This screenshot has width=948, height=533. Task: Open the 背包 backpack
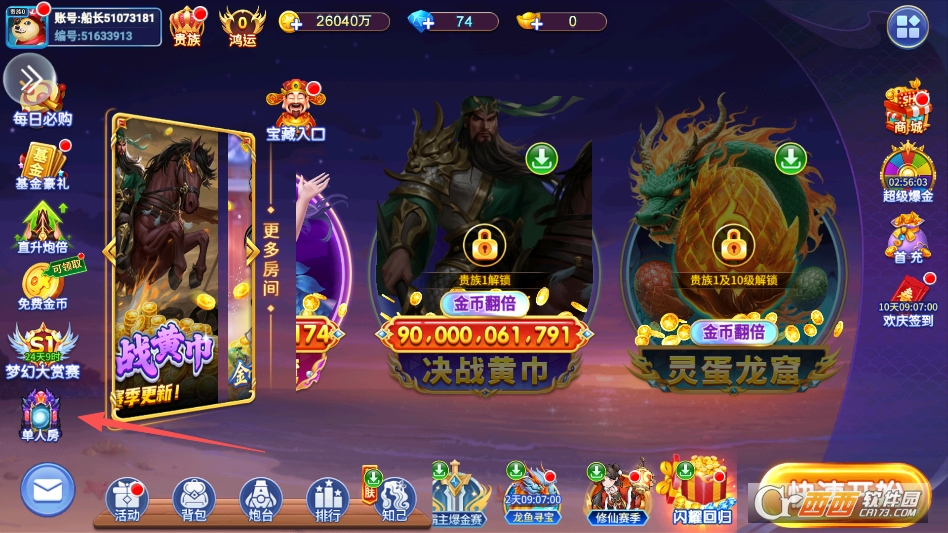(x=194, y=499)
